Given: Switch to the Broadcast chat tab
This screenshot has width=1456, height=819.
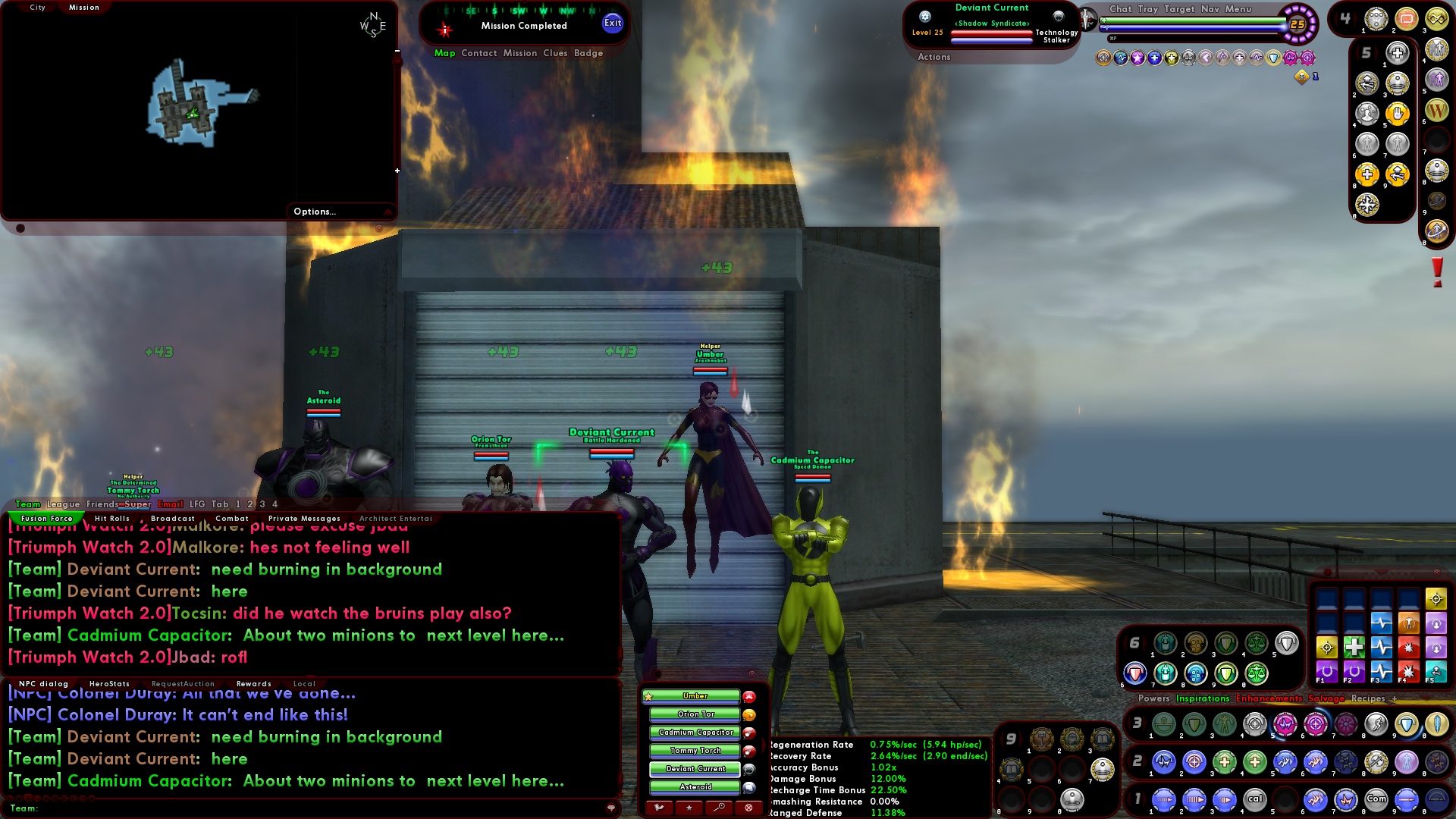Looking at the screenshot, I should (173, 518).
